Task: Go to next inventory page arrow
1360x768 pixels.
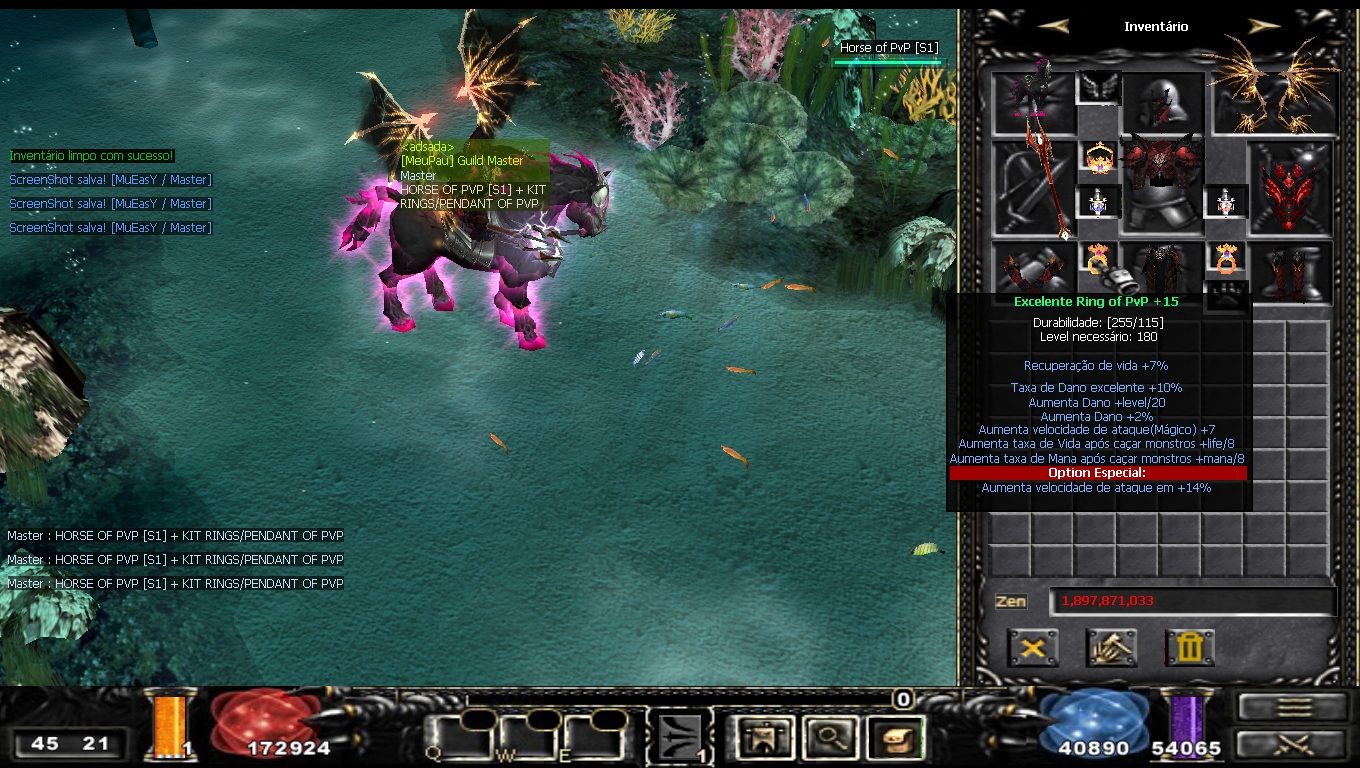Action: click(x=1264, y=27)
